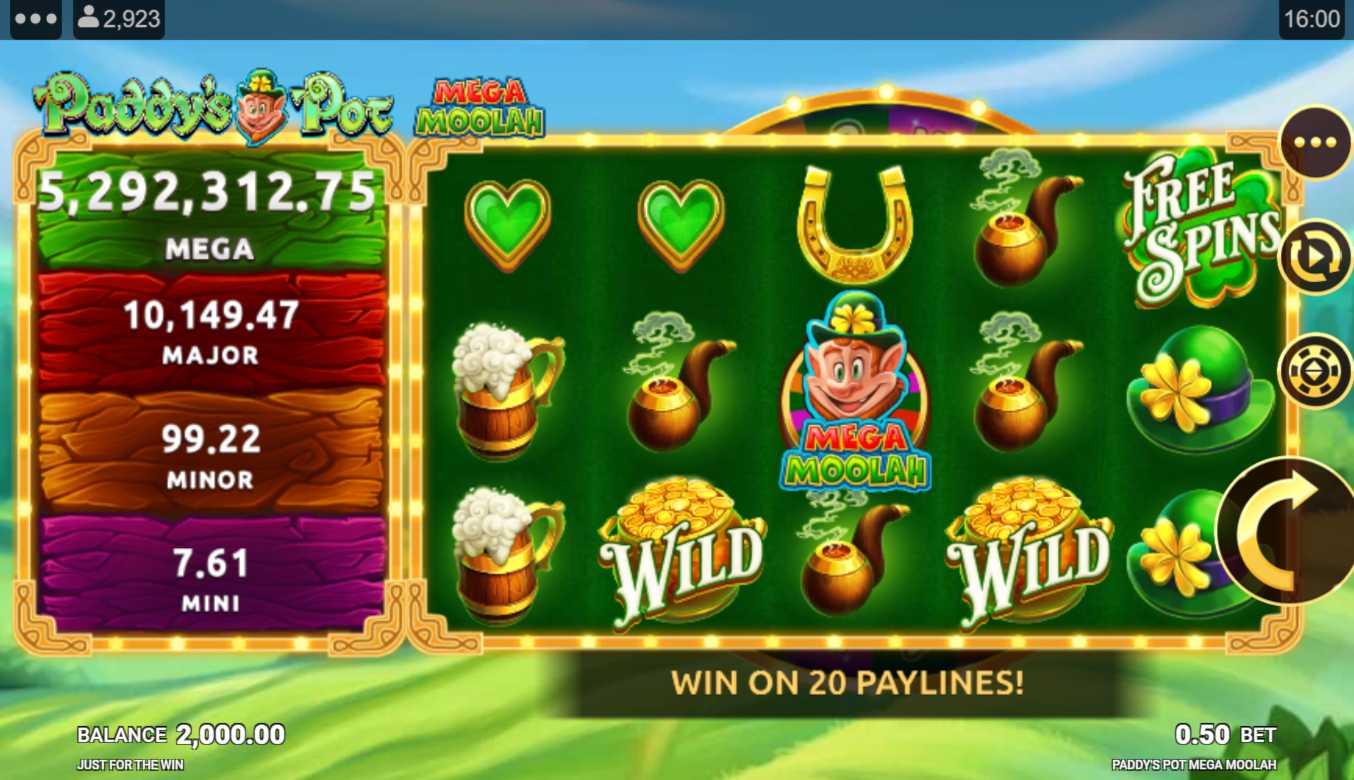Show the player count badge

[x=118, y=19]
